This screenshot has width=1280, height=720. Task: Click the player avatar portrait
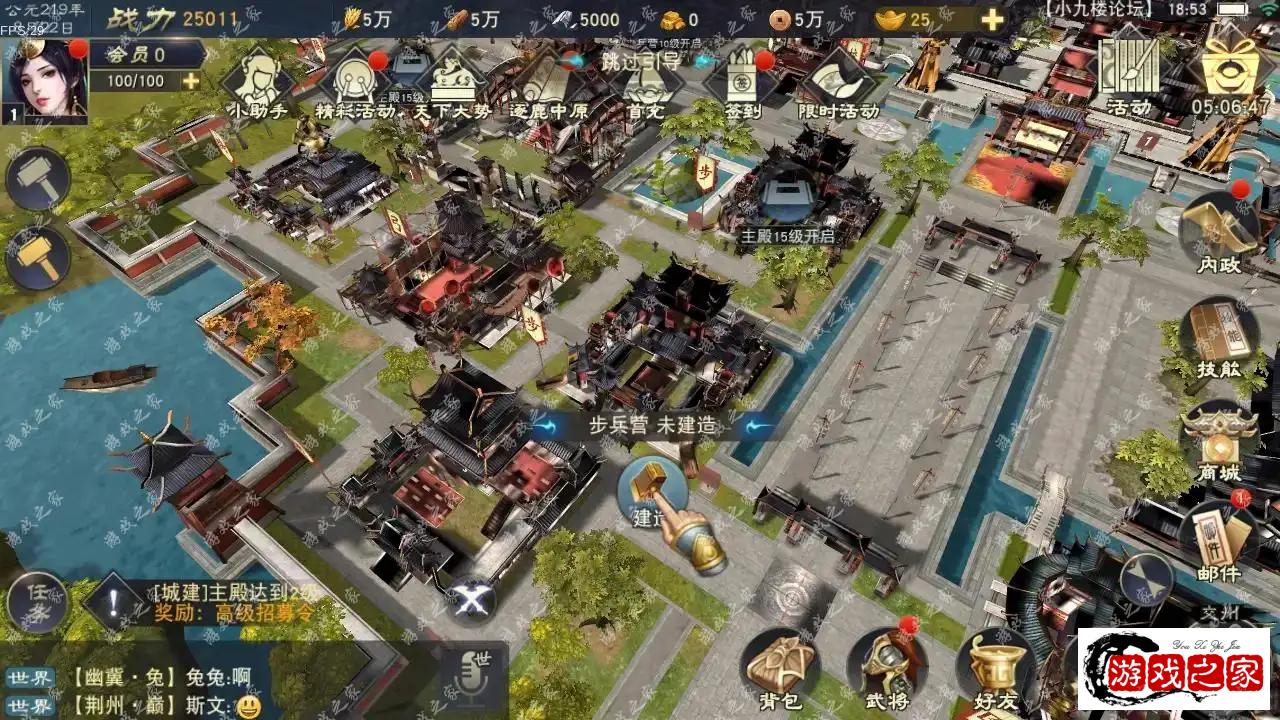pyautogui.click(x=46, y=82)
